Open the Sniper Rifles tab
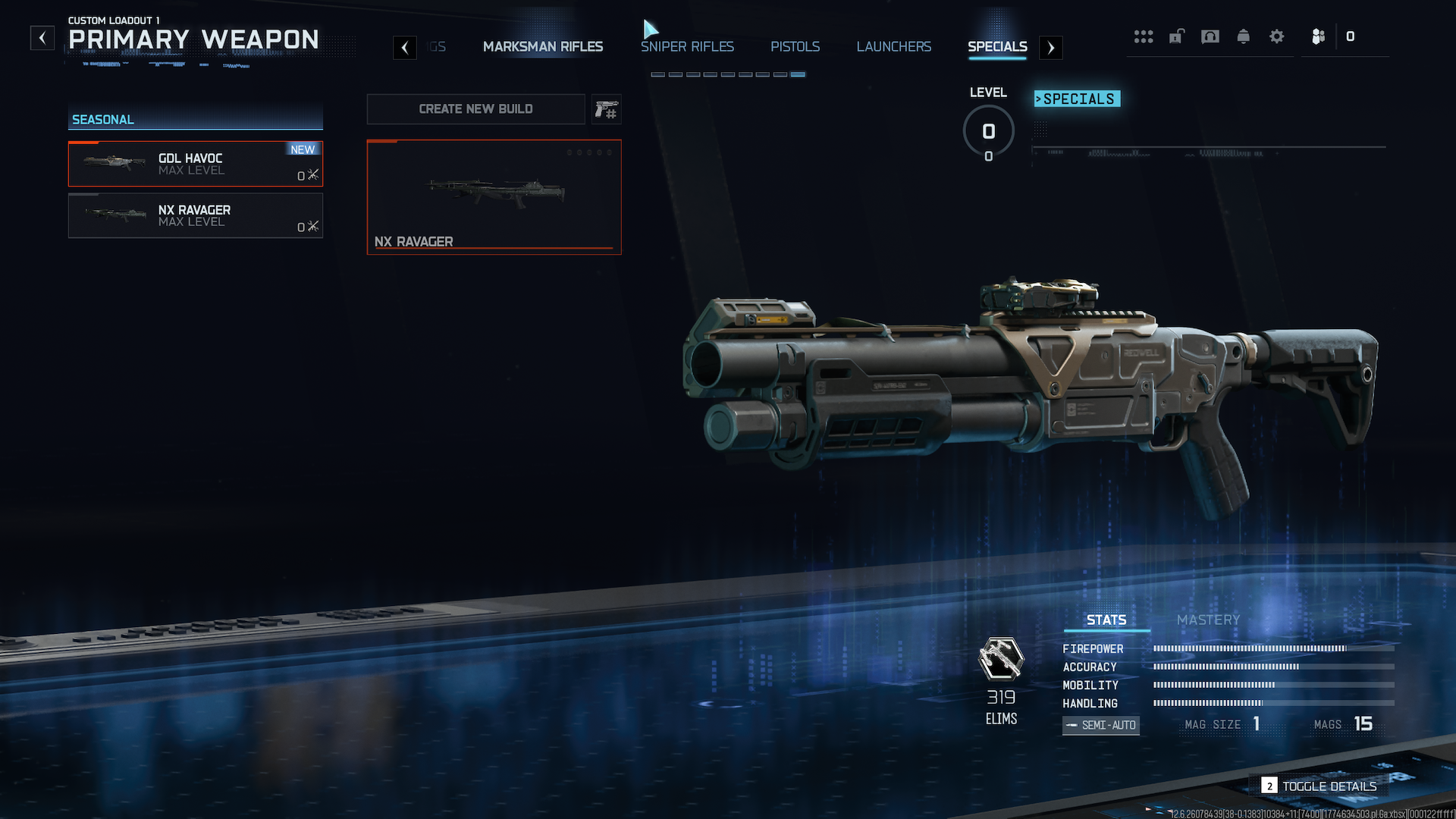The height and width of the screenshot is (819, 1456). [x=687, y=47]
